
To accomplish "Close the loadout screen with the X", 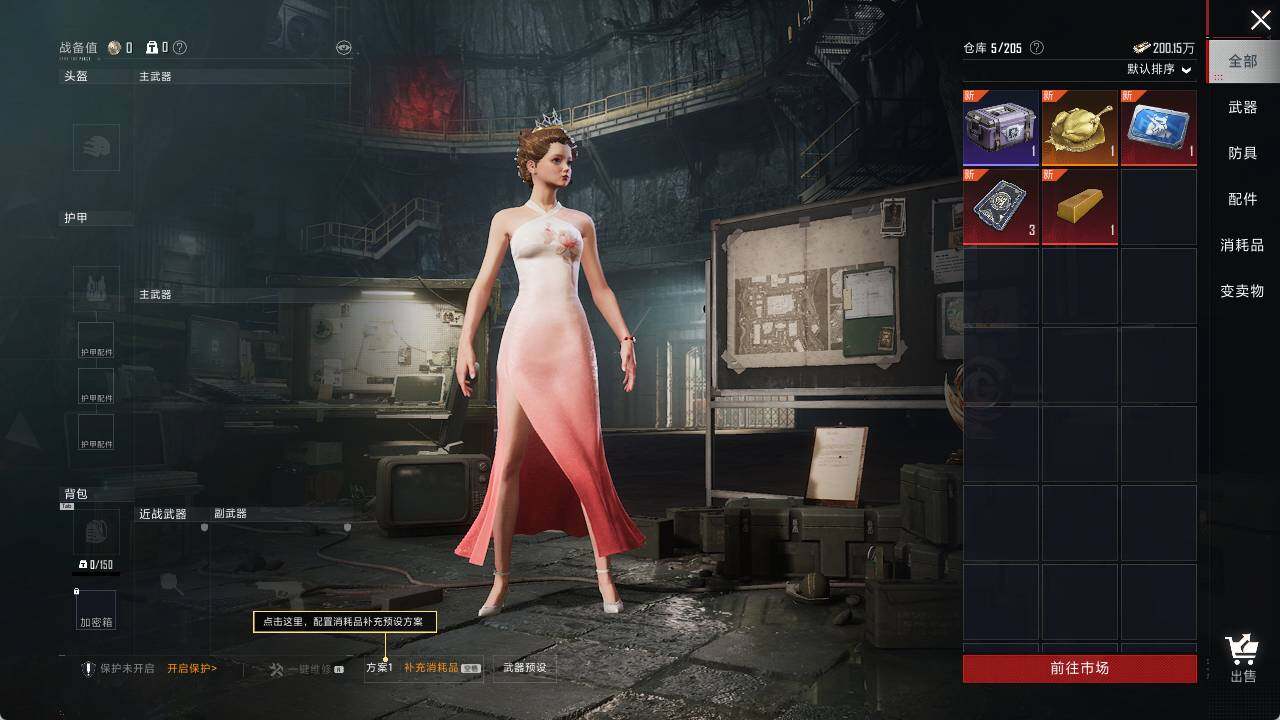I will pos(1260,20).
